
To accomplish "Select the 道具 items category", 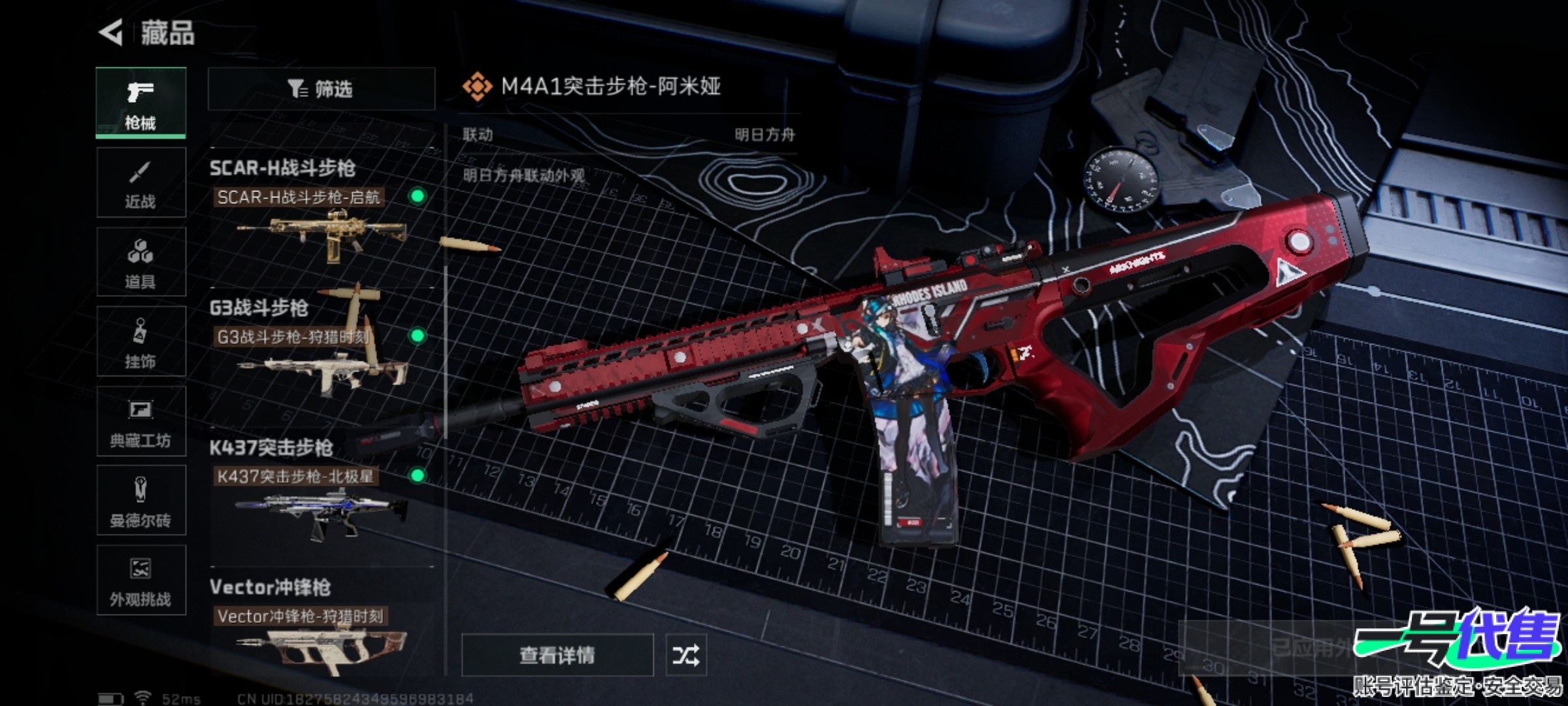I will pyautogui.click(x=140, y=262).
